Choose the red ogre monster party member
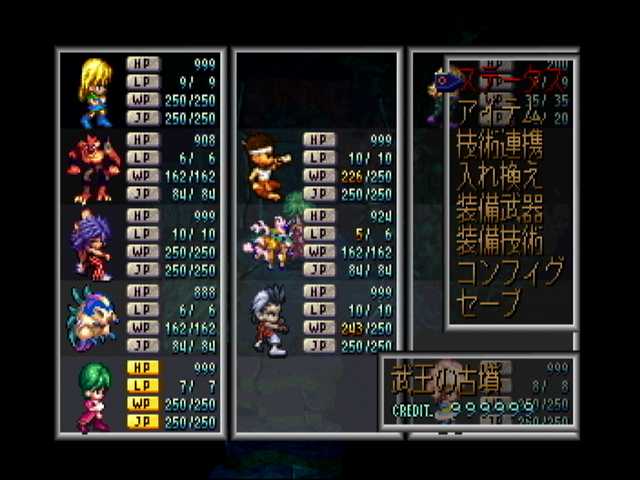The width and height of the screenshot is (640, 480). click(x=93, y=167)
